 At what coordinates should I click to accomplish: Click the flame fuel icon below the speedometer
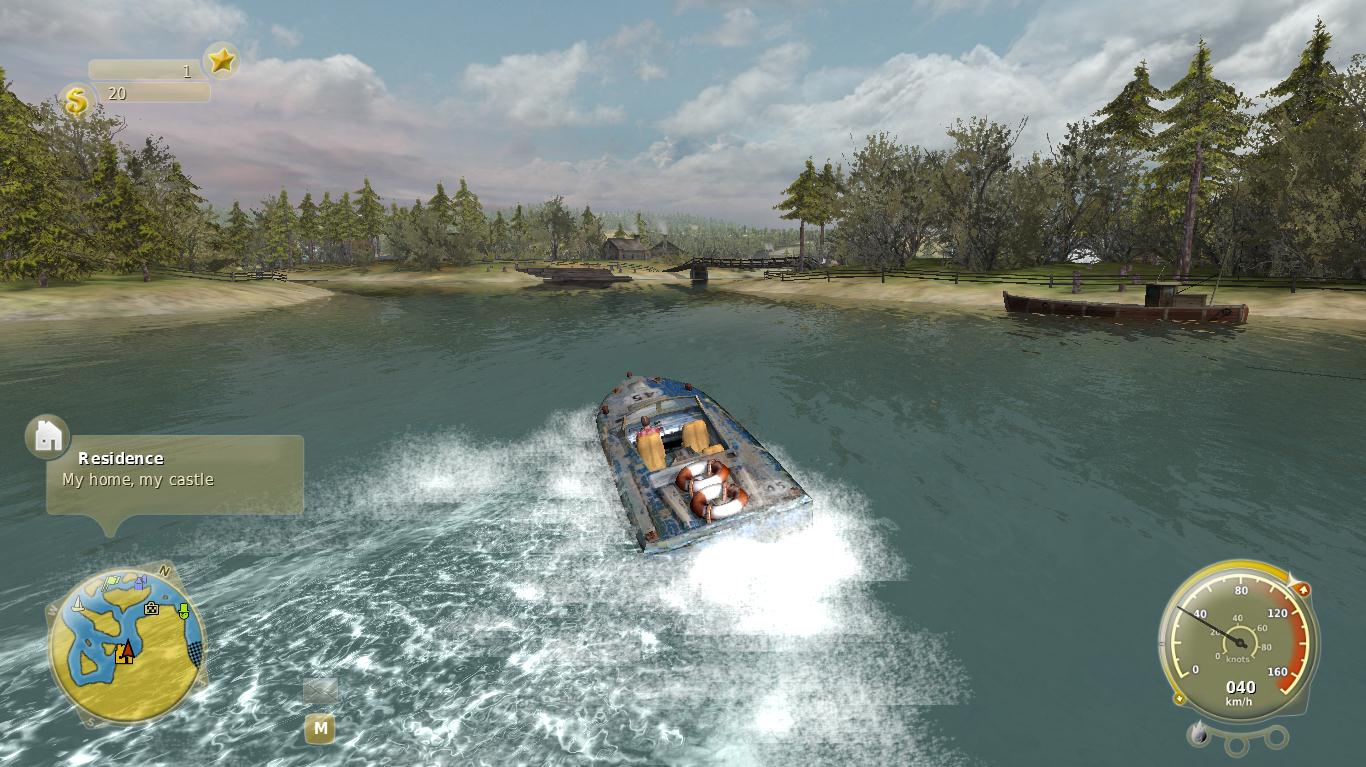(x=1198, y=732)
